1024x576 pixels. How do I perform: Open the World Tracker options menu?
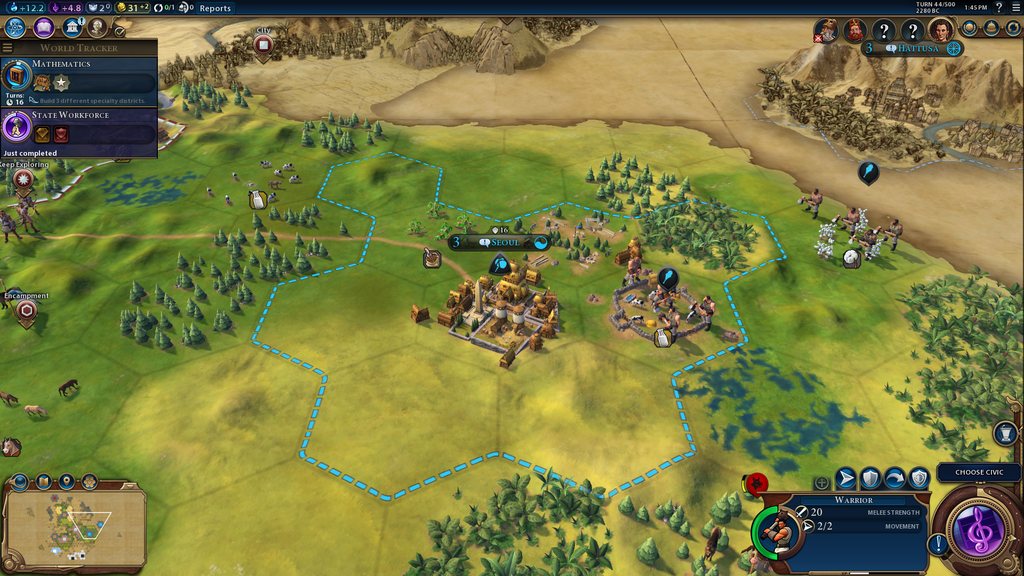coord(8,47)
